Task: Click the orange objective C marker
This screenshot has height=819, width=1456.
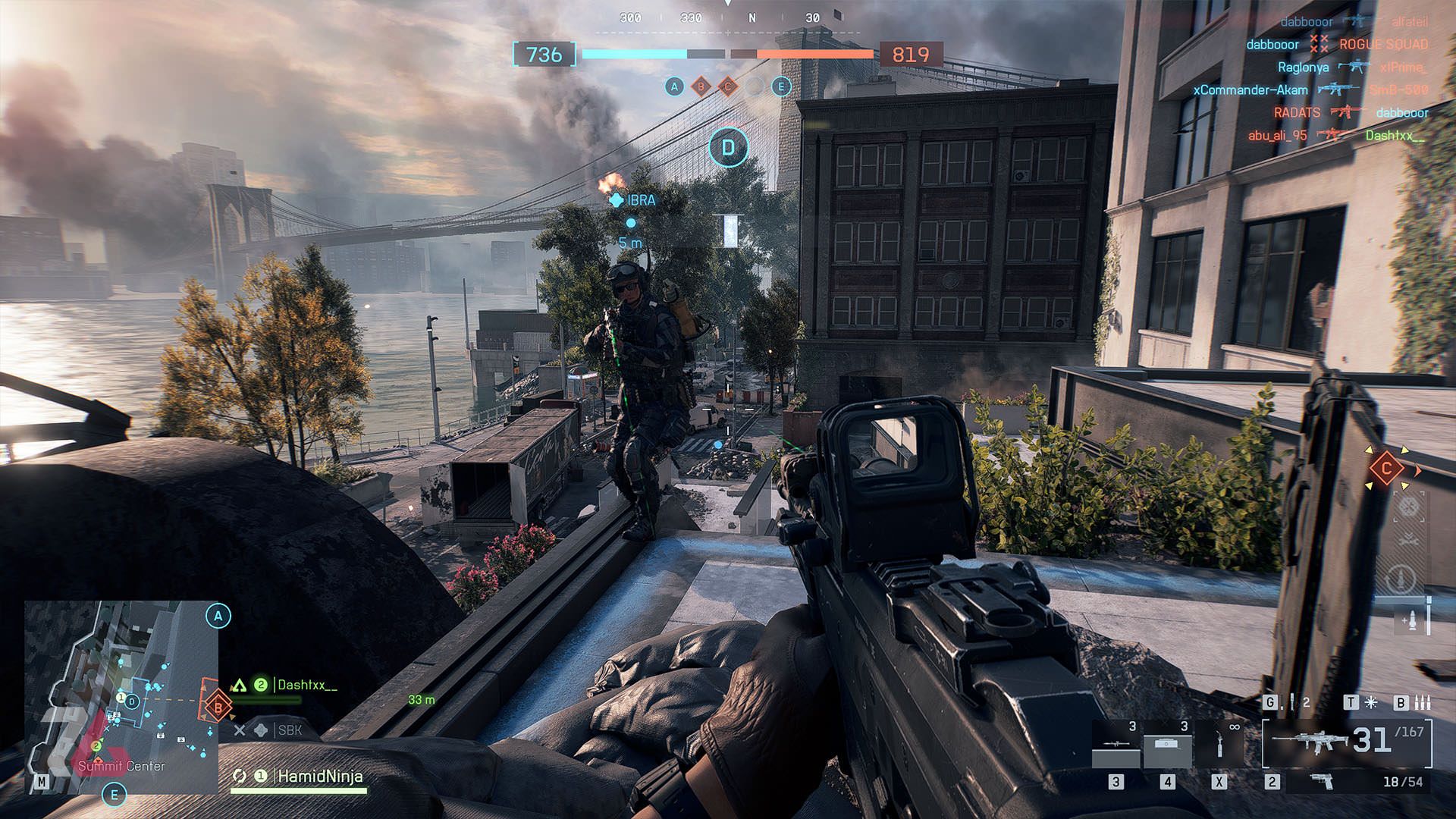Action: point(1386,469)
